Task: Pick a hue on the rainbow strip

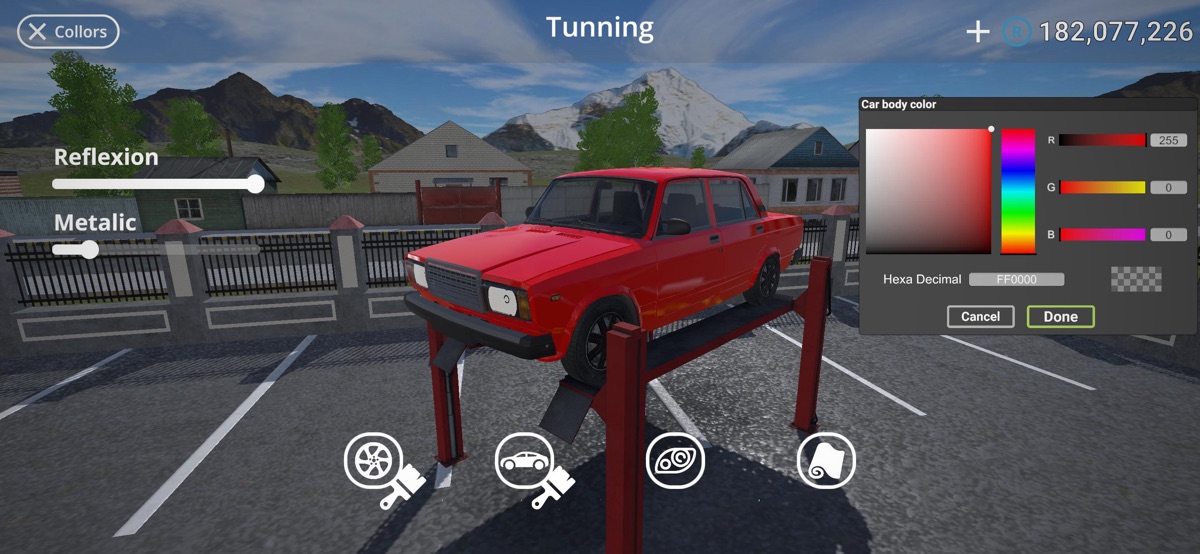Action: (1018, 190)
